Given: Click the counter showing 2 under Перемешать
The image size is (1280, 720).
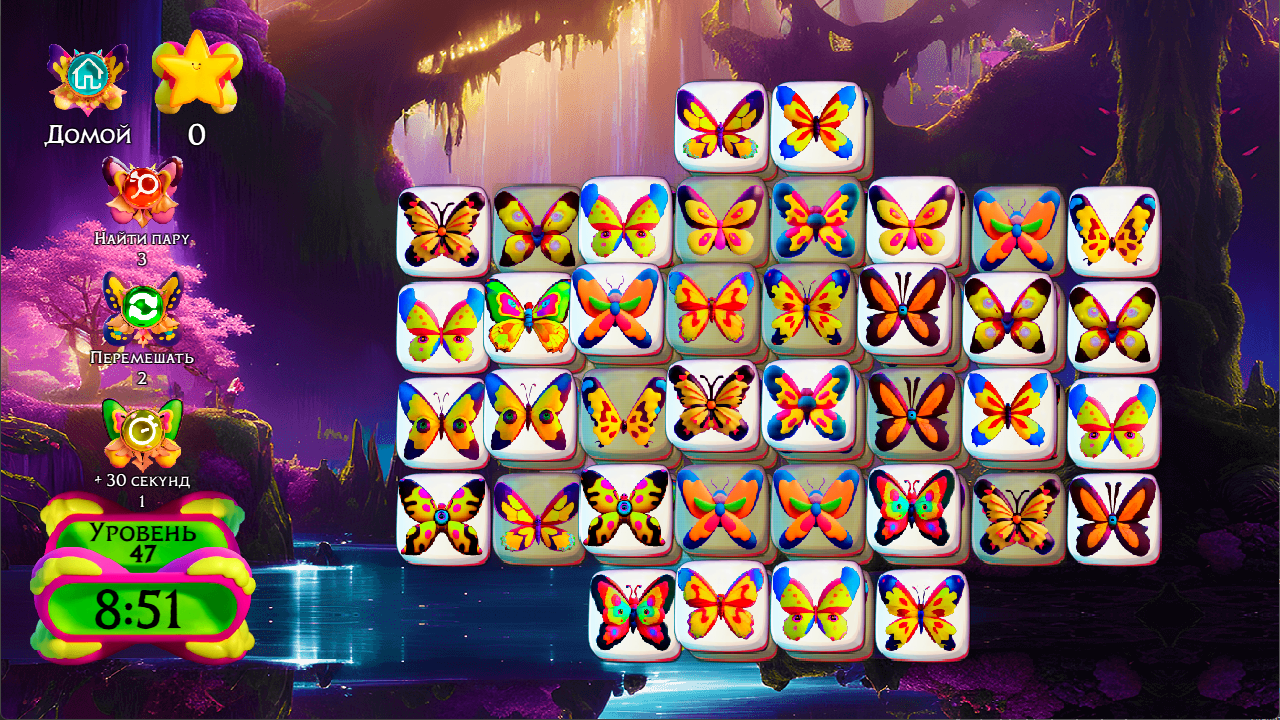Looking at the screenshot, I should point(140,374).
